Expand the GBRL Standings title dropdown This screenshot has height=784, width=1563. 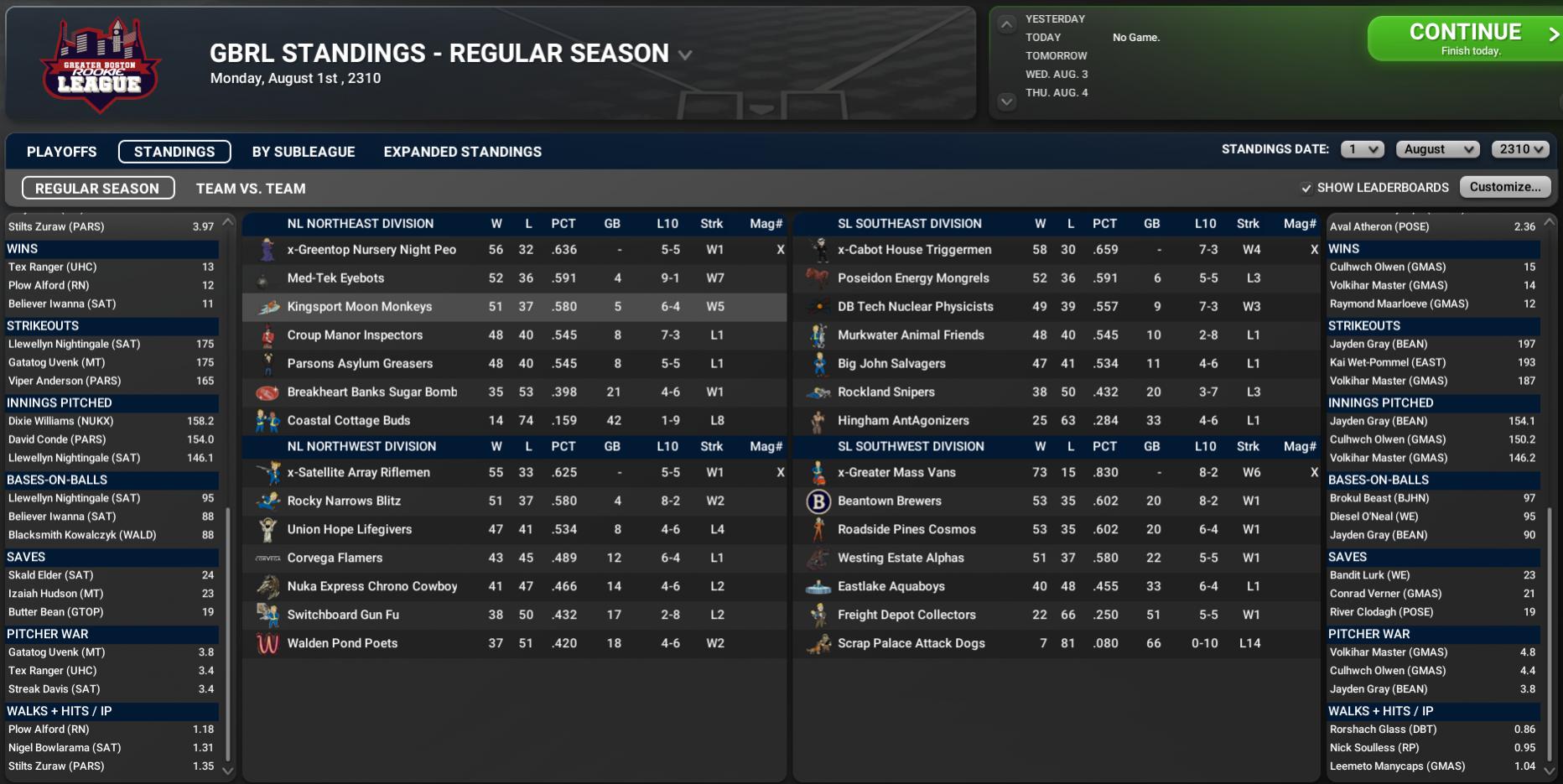coord(685,55)
